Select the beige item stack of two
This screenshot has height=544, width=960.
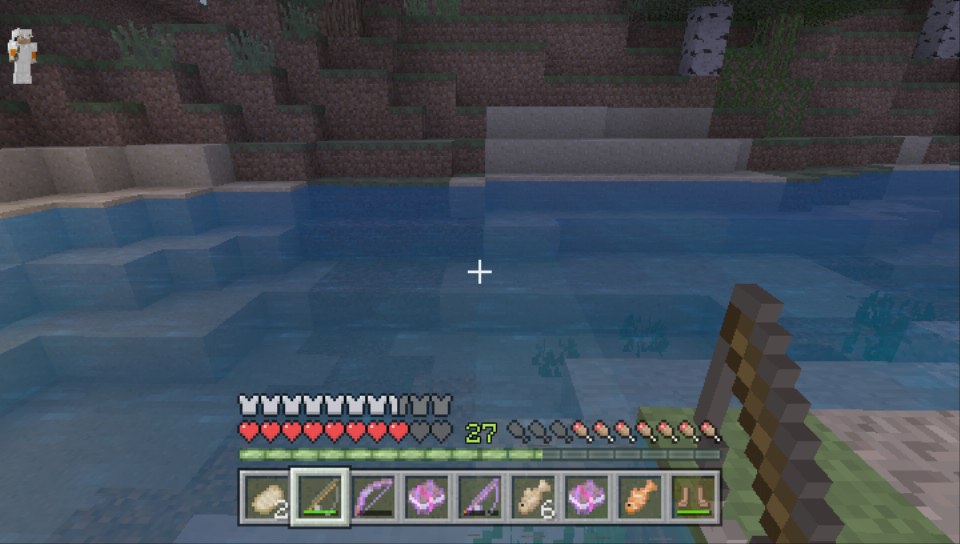point(266,496)
